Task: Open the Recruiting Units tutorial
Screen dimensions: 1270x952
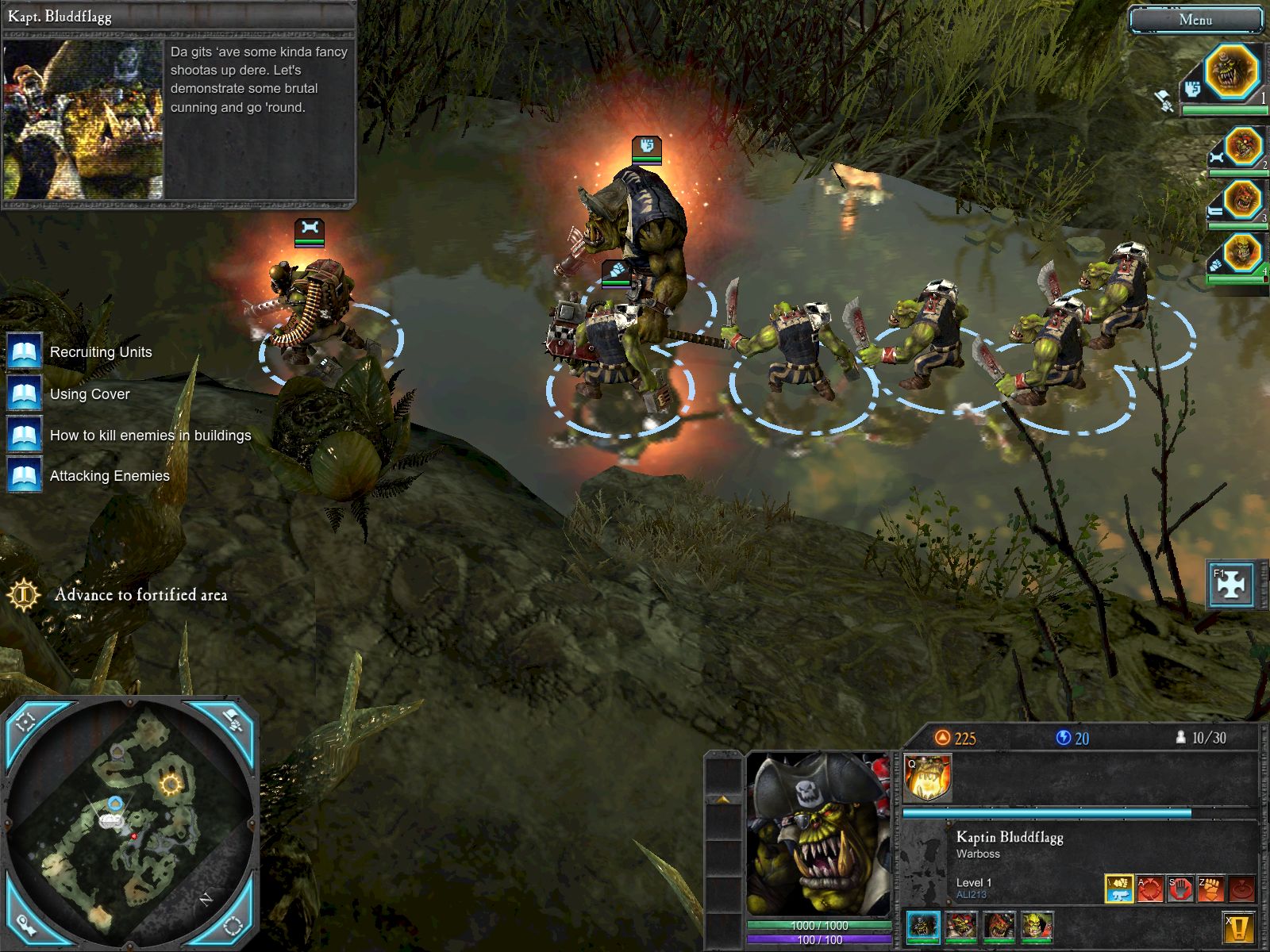Action: click(101, 352)
